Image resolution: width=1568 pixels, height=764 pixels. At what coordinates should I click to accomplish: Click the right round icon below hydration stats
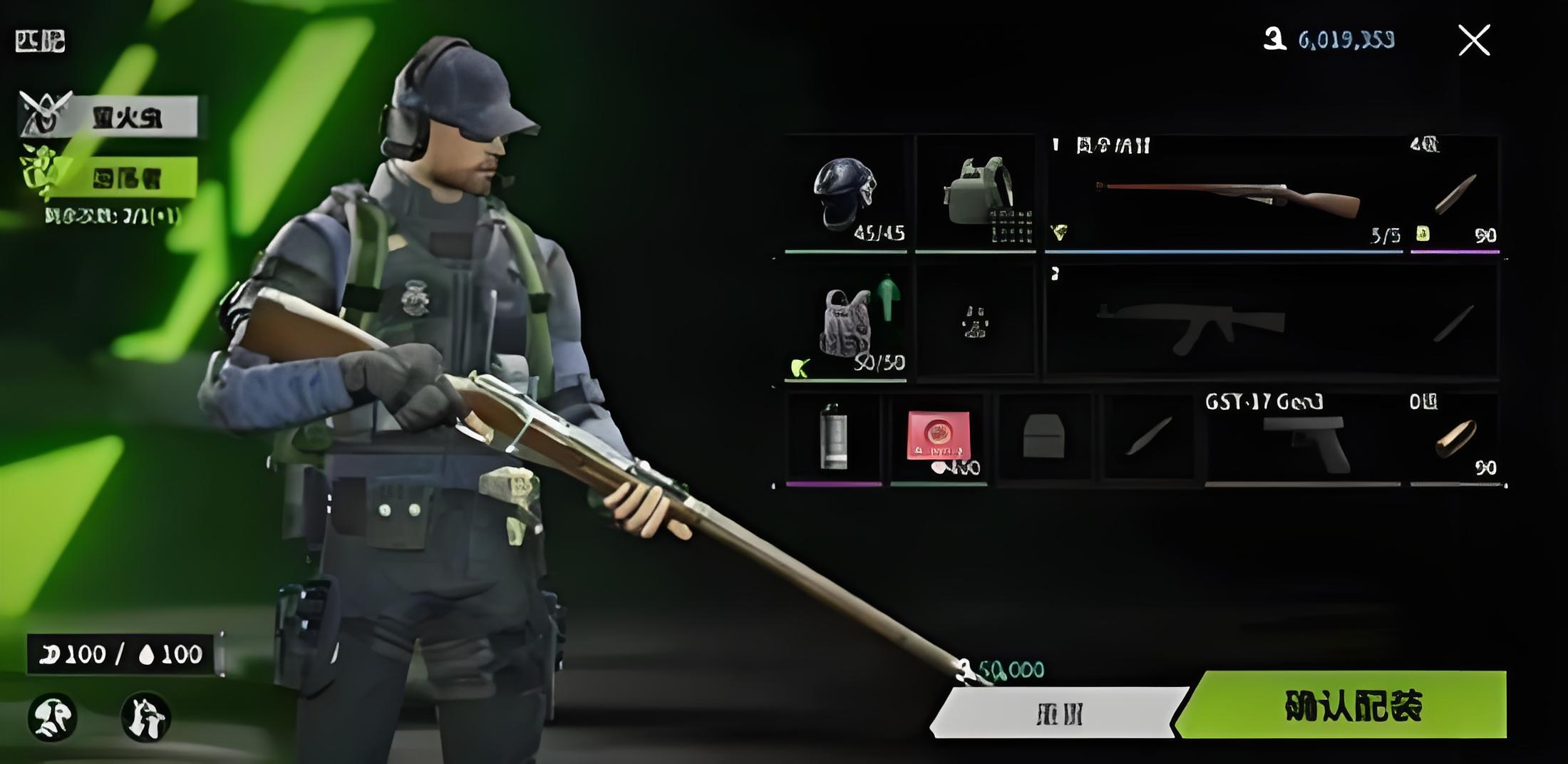pos(145,716)
